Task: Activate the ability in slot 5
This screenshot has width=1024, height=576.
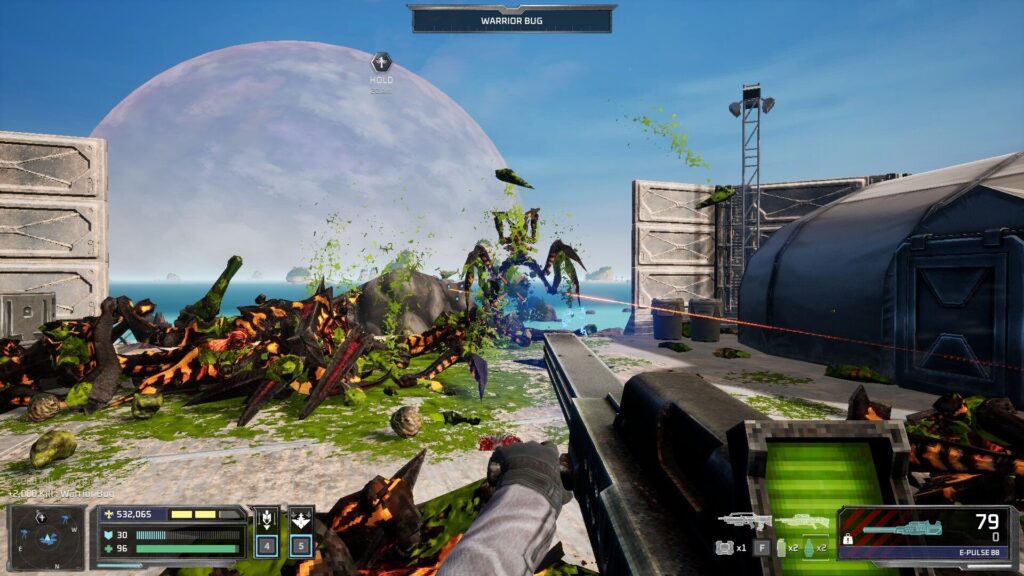Action: click(x=301, y=532)
